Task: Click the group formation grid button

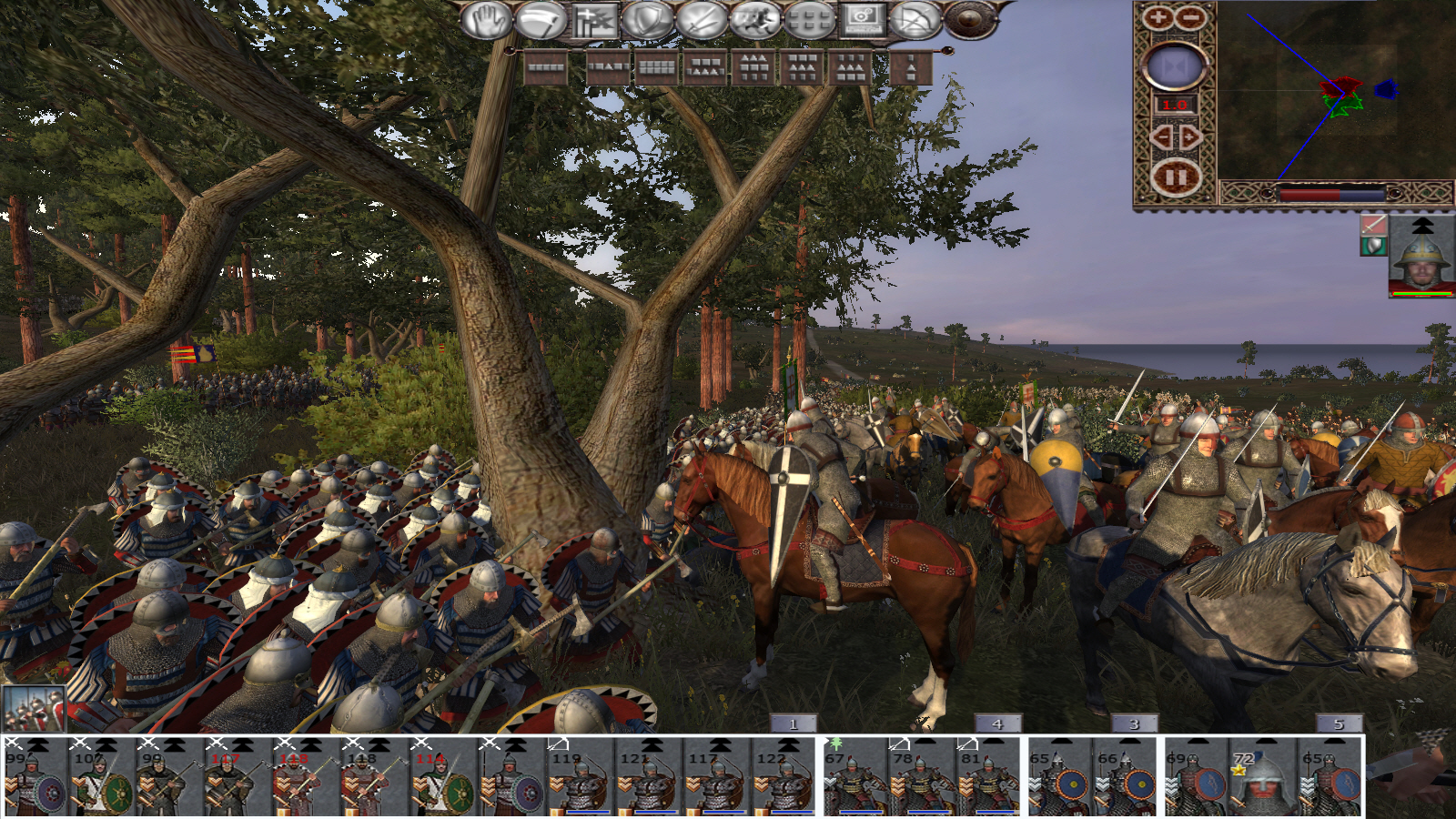Action: coord(809,20)
